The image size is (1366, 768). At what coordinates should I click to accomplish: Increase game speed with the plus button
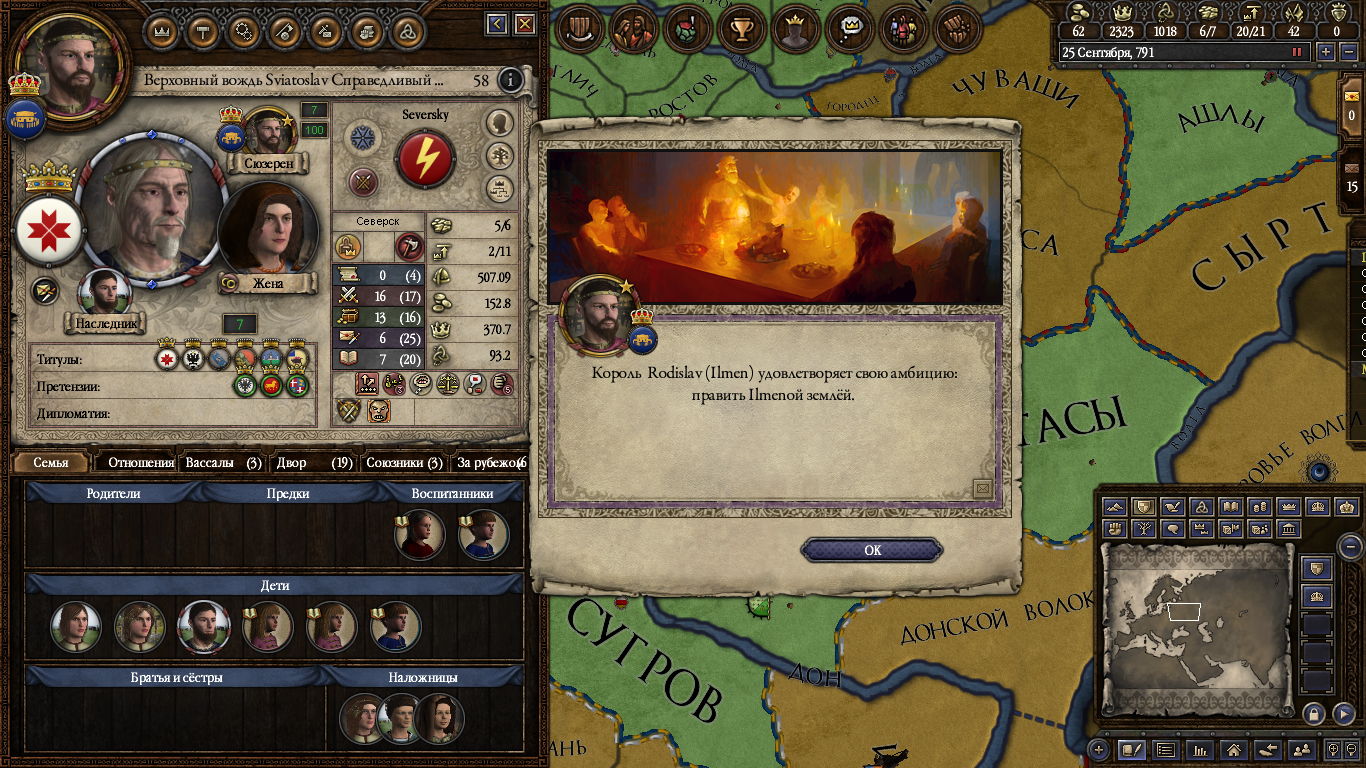click(1326, 52)
